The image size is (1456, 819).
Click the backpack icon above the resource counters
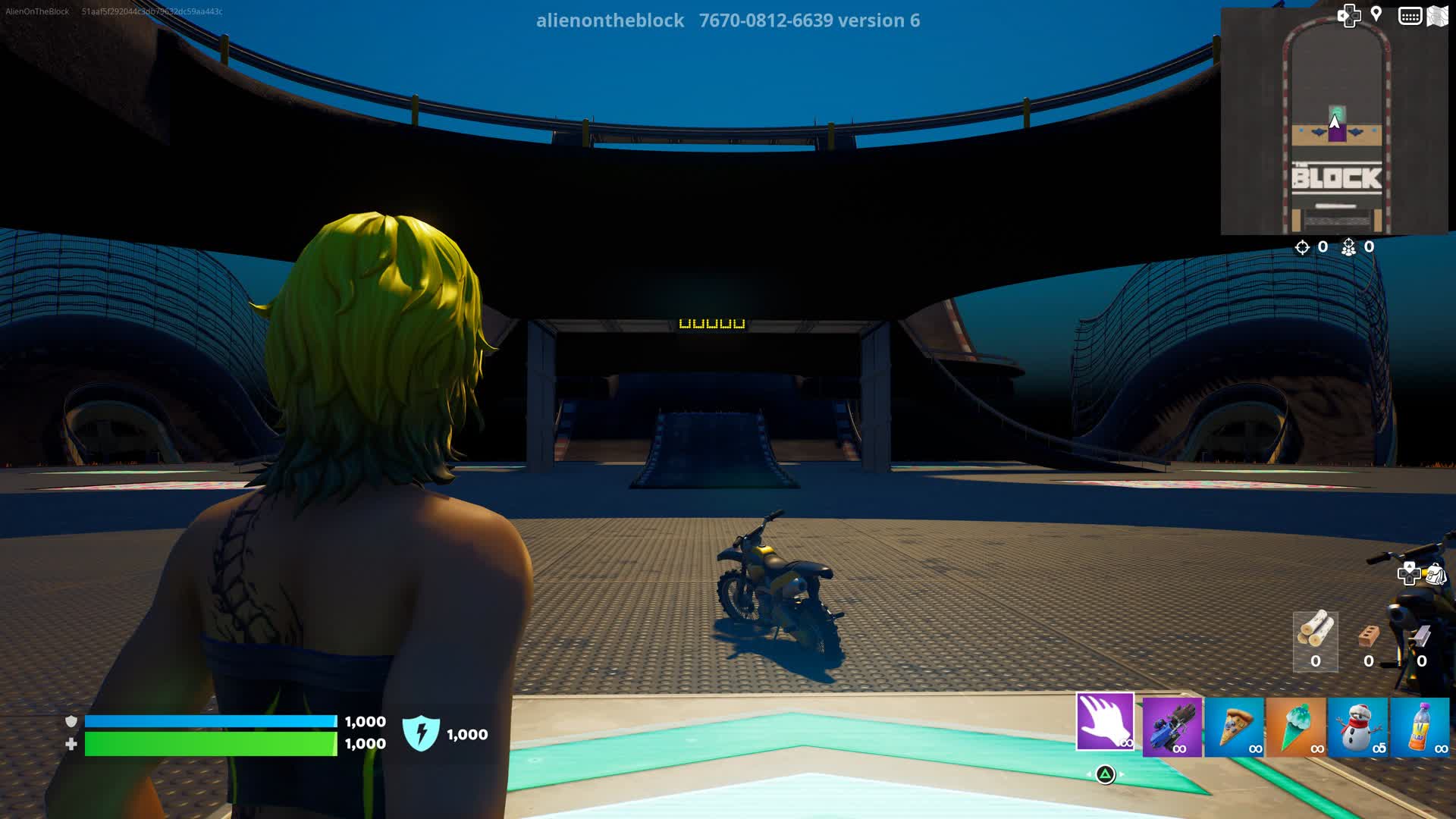(1436, 573)
